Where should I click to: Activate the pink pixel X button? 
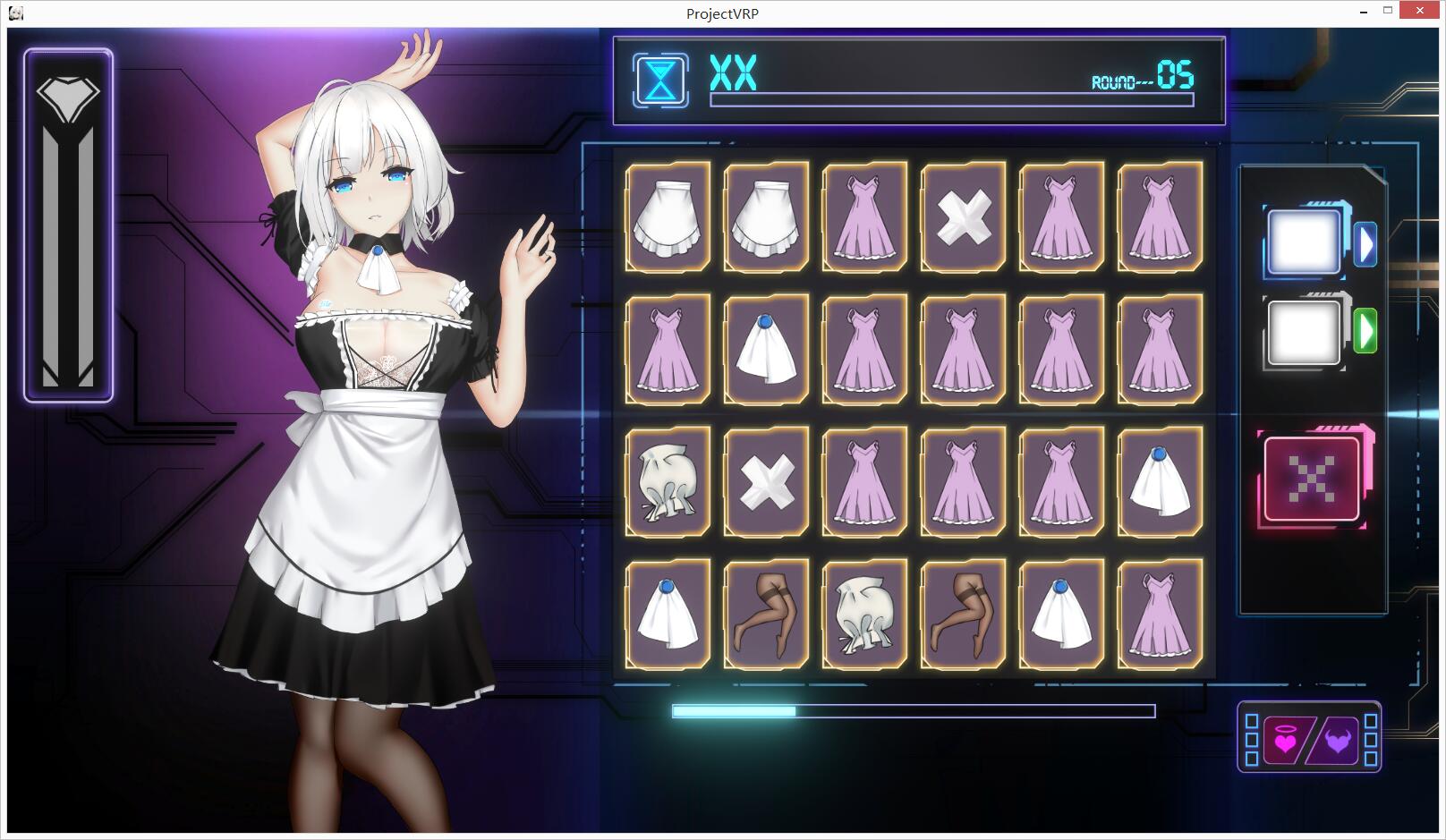point(1312,479)
